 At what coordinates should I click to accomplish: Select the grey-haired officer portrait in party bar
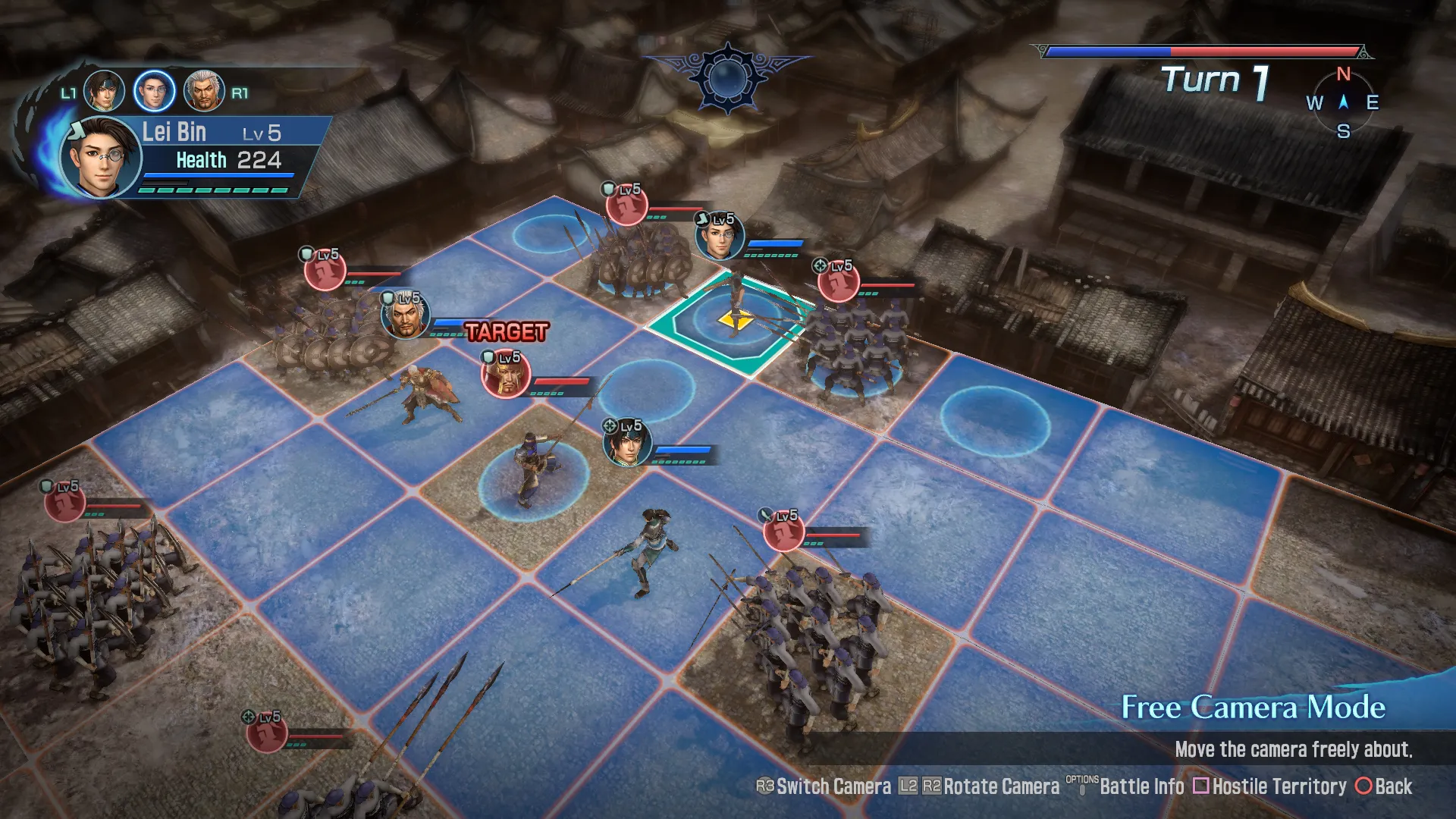pyautogui.click(x=204, y=91)
